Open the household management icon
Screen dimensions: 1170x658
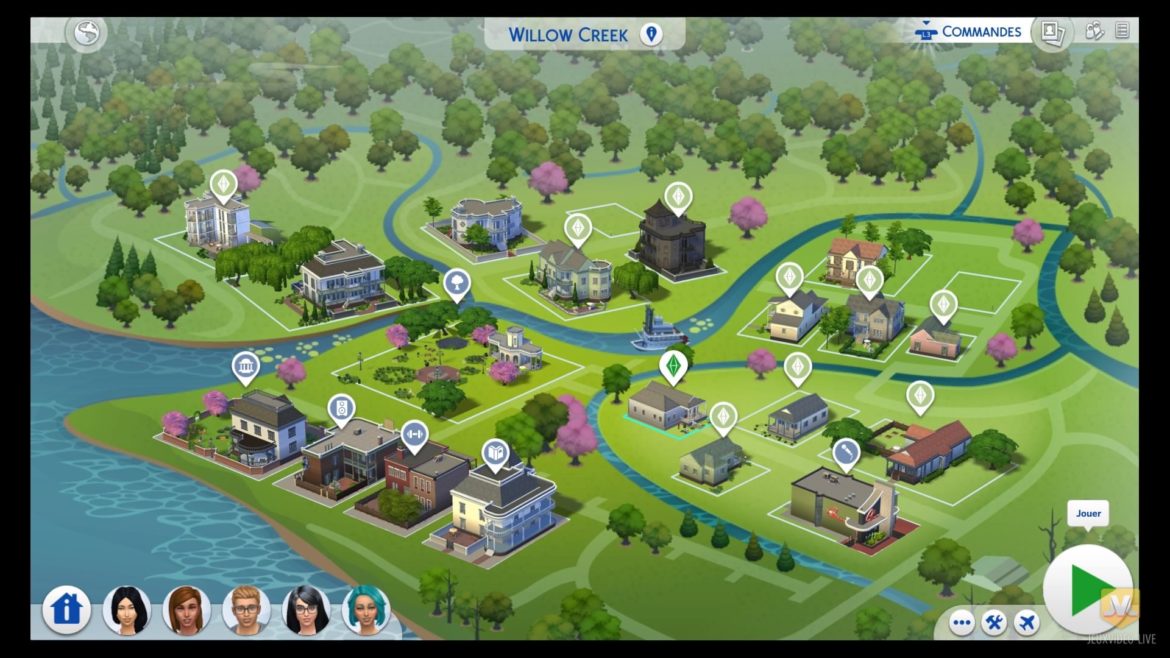1095,31
